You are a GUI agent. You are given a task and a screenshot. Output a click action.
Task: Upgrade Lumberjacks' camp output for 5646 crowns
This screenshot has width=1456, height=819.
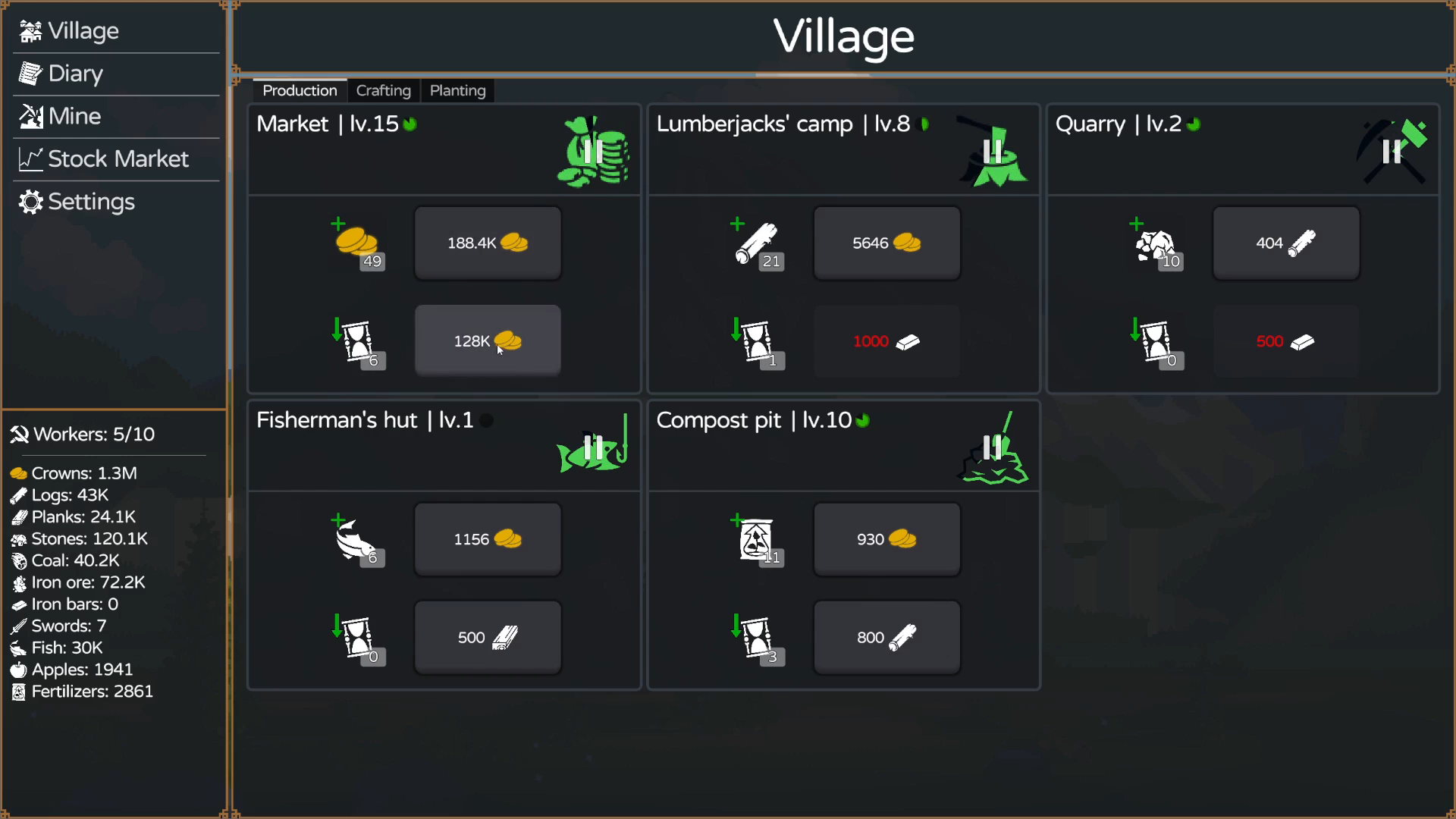point(886,243)
